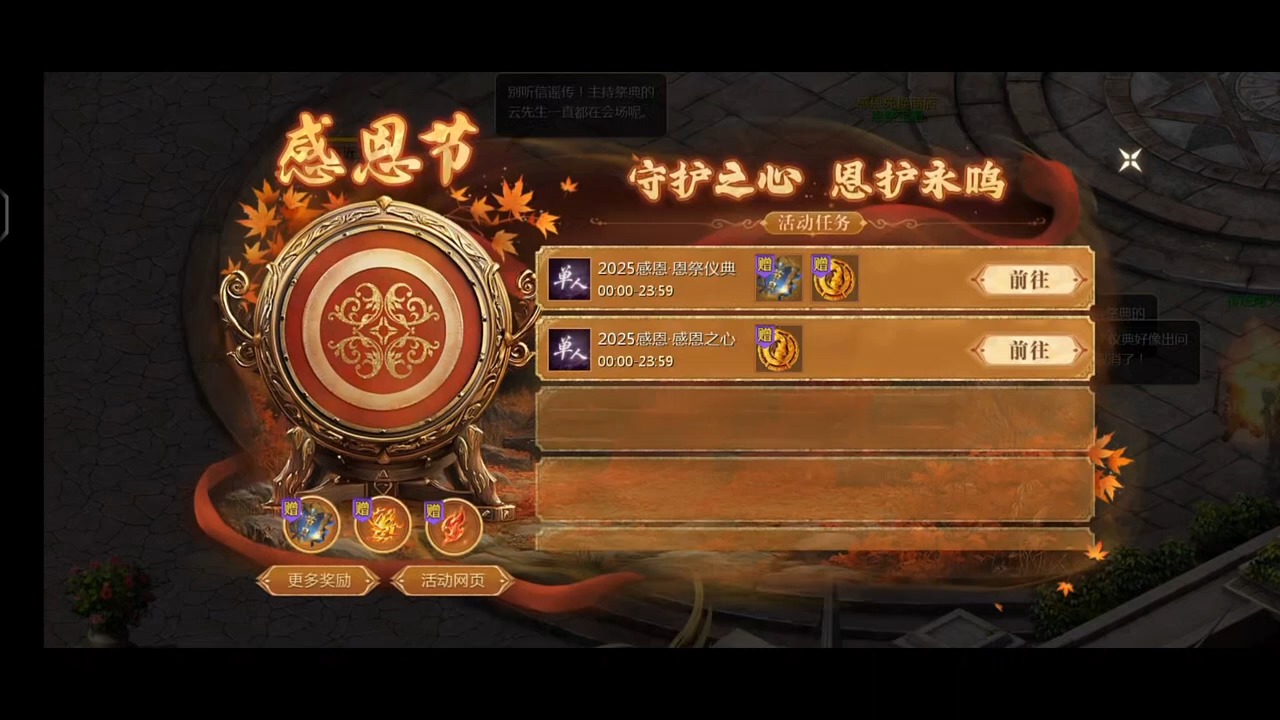The height and width of the screenshot is (720, 1280).
Task: Click the 单人 badge on 感恩之心 task
Action: click(569, 349)
